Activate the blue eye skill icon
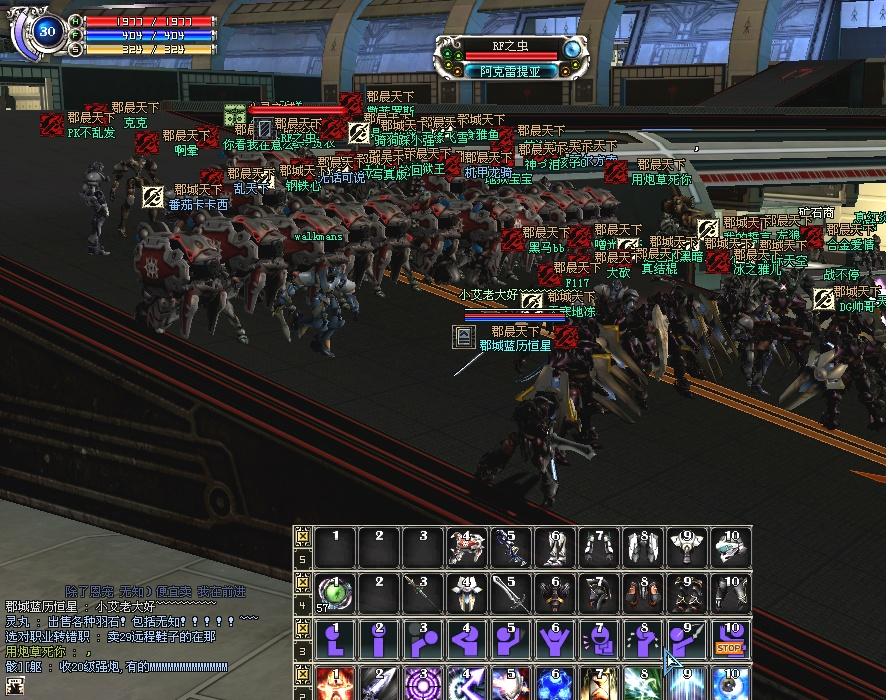The width and height of the screenshot is (888, 700). click(x=730, y=684)
